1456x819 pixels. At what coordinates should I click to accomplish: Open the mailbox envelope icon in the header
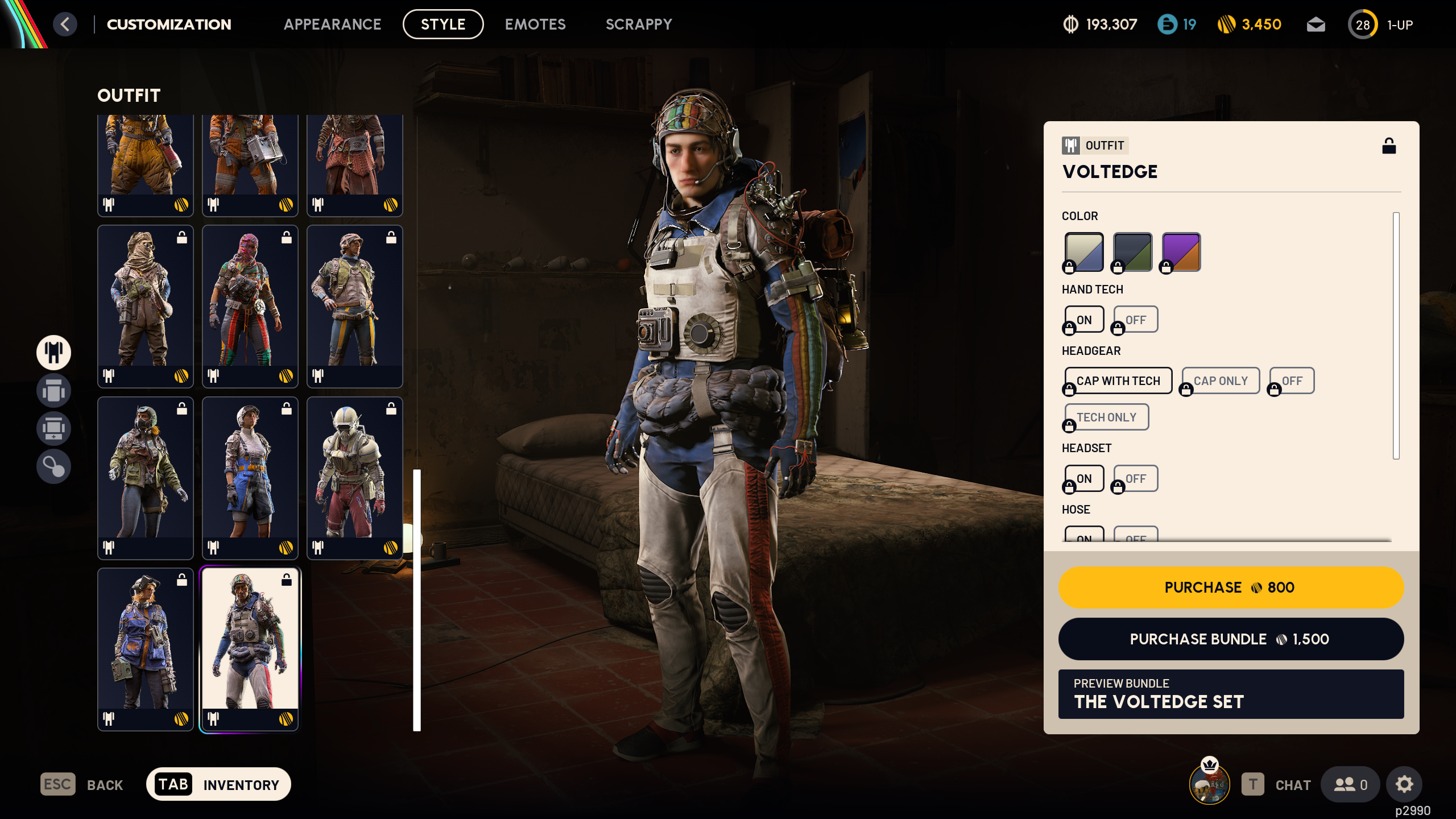(1316, 24)
